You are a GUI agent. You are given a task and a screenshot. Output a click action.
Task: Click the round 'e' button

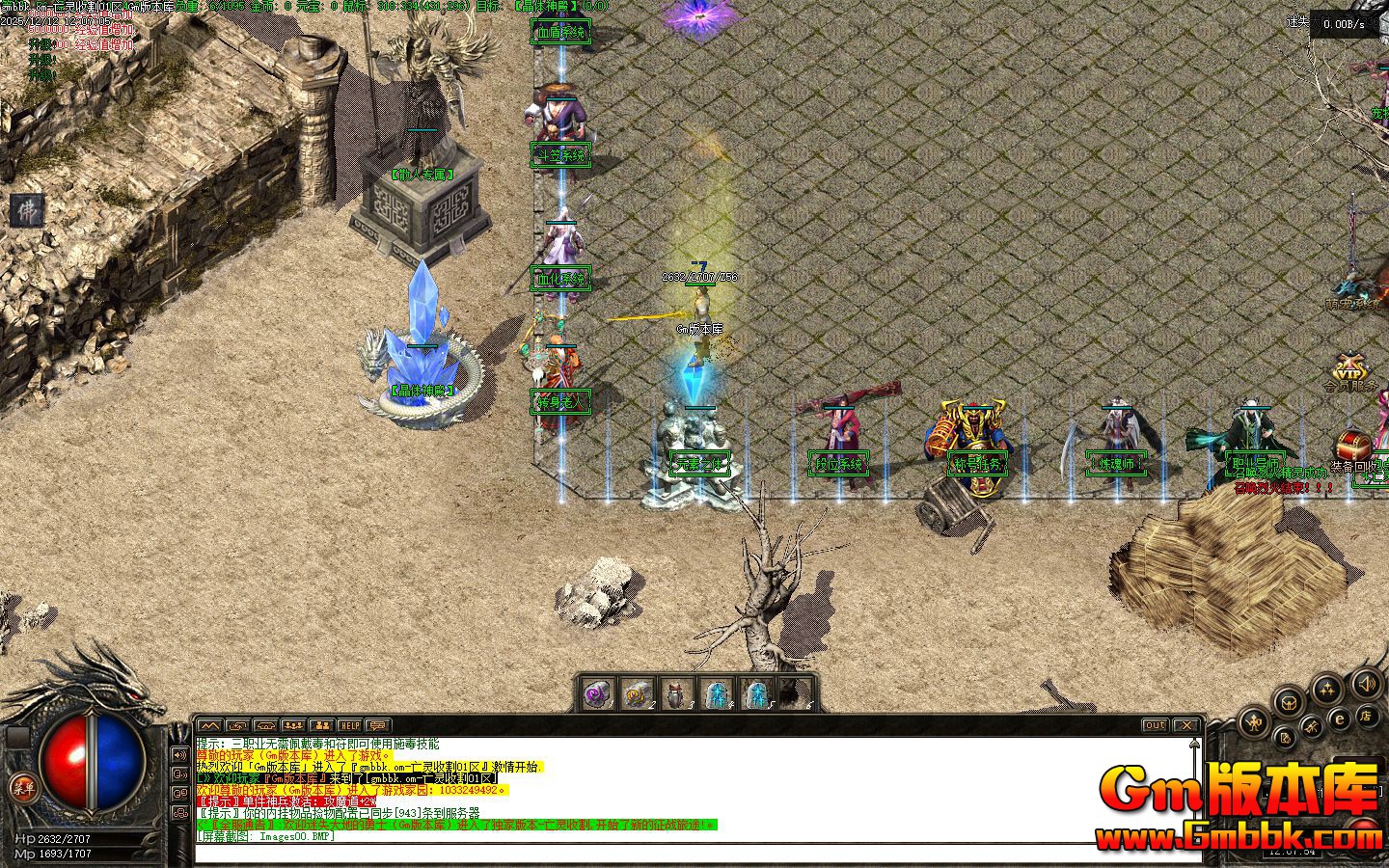(1339, 719)
